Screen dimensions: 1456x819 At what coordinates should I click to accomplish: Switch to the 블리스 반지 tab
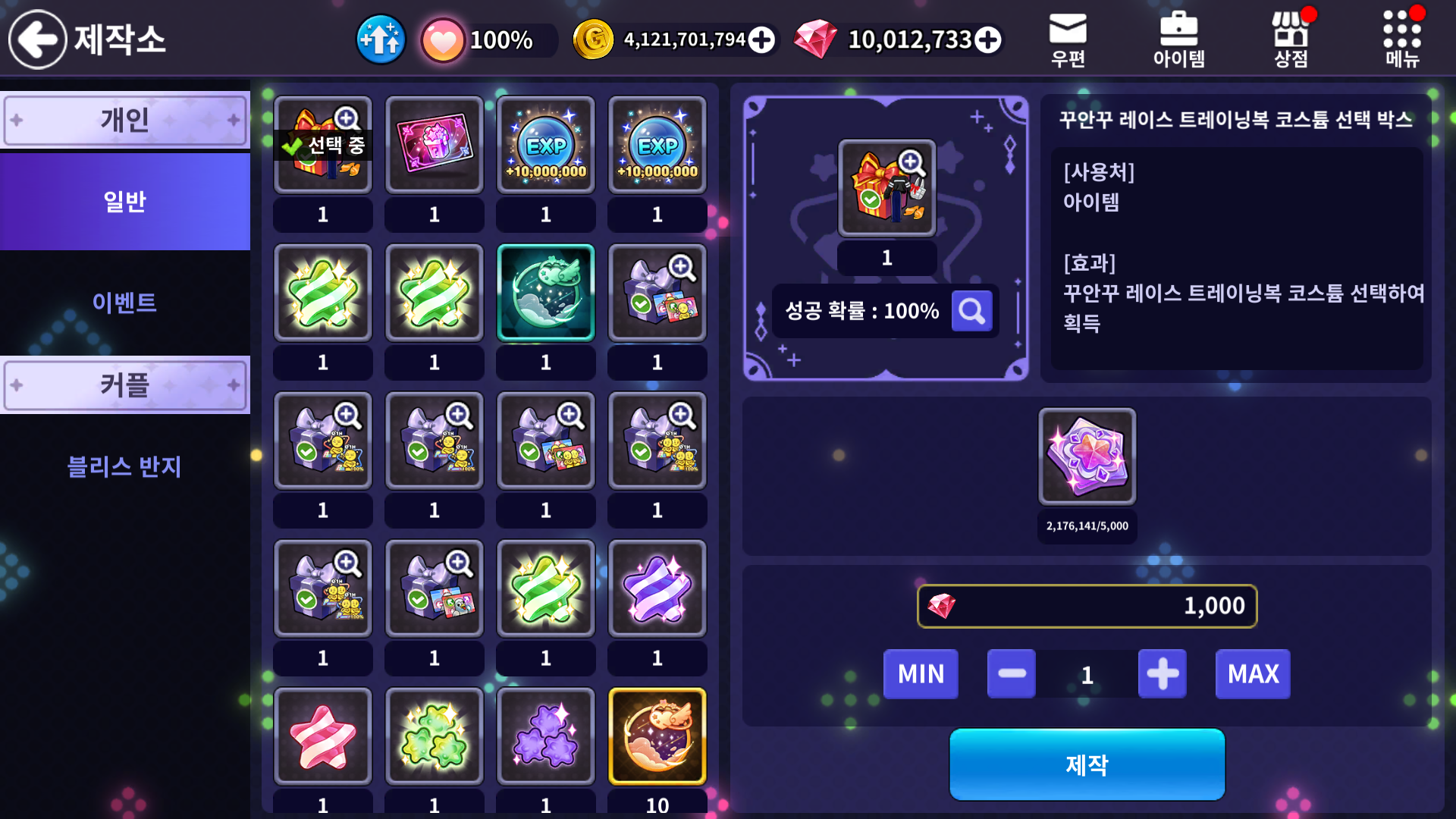(x=125, y=466)
